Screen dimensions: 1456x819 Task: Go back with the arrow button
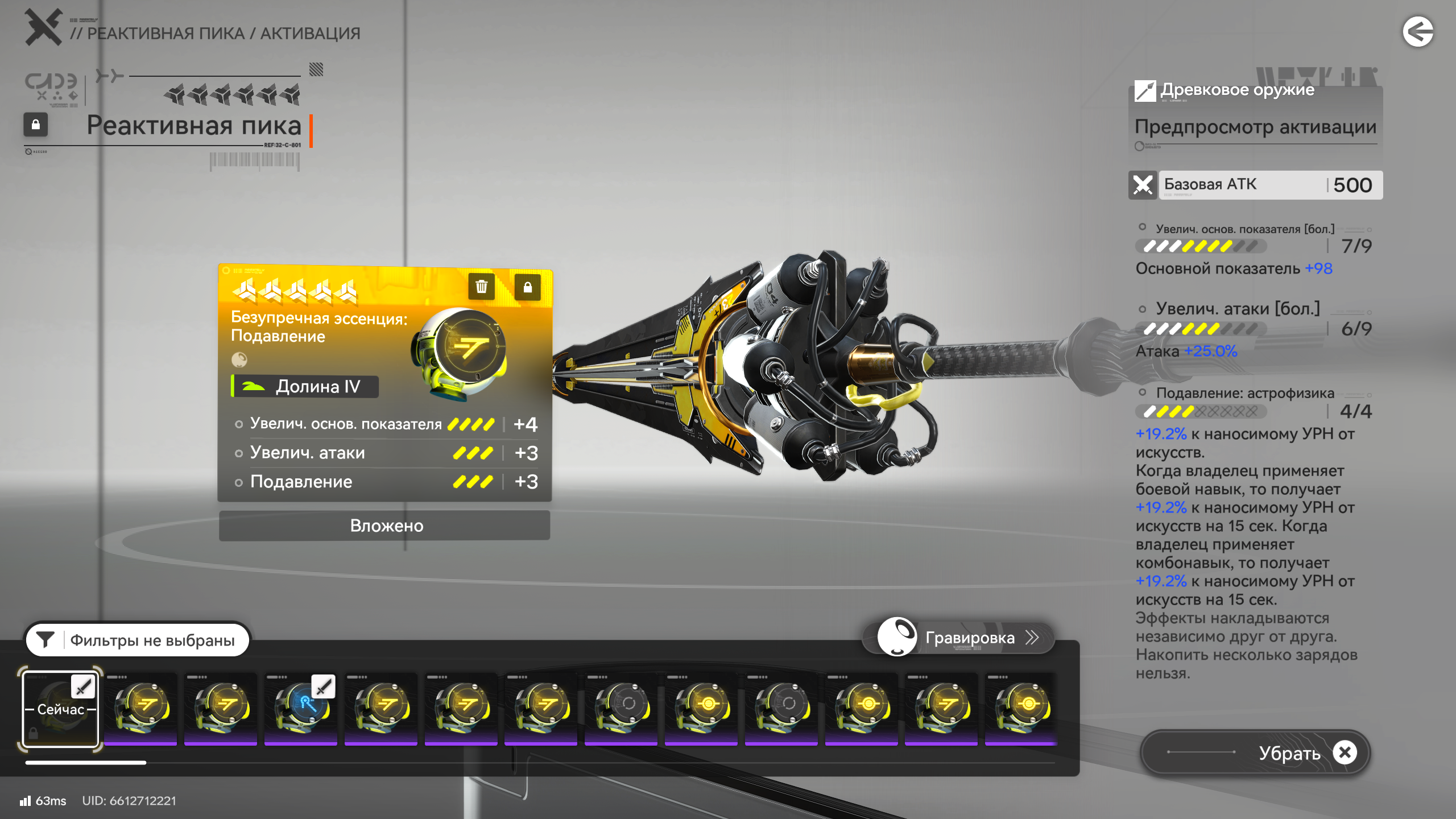click(1417, 32)
